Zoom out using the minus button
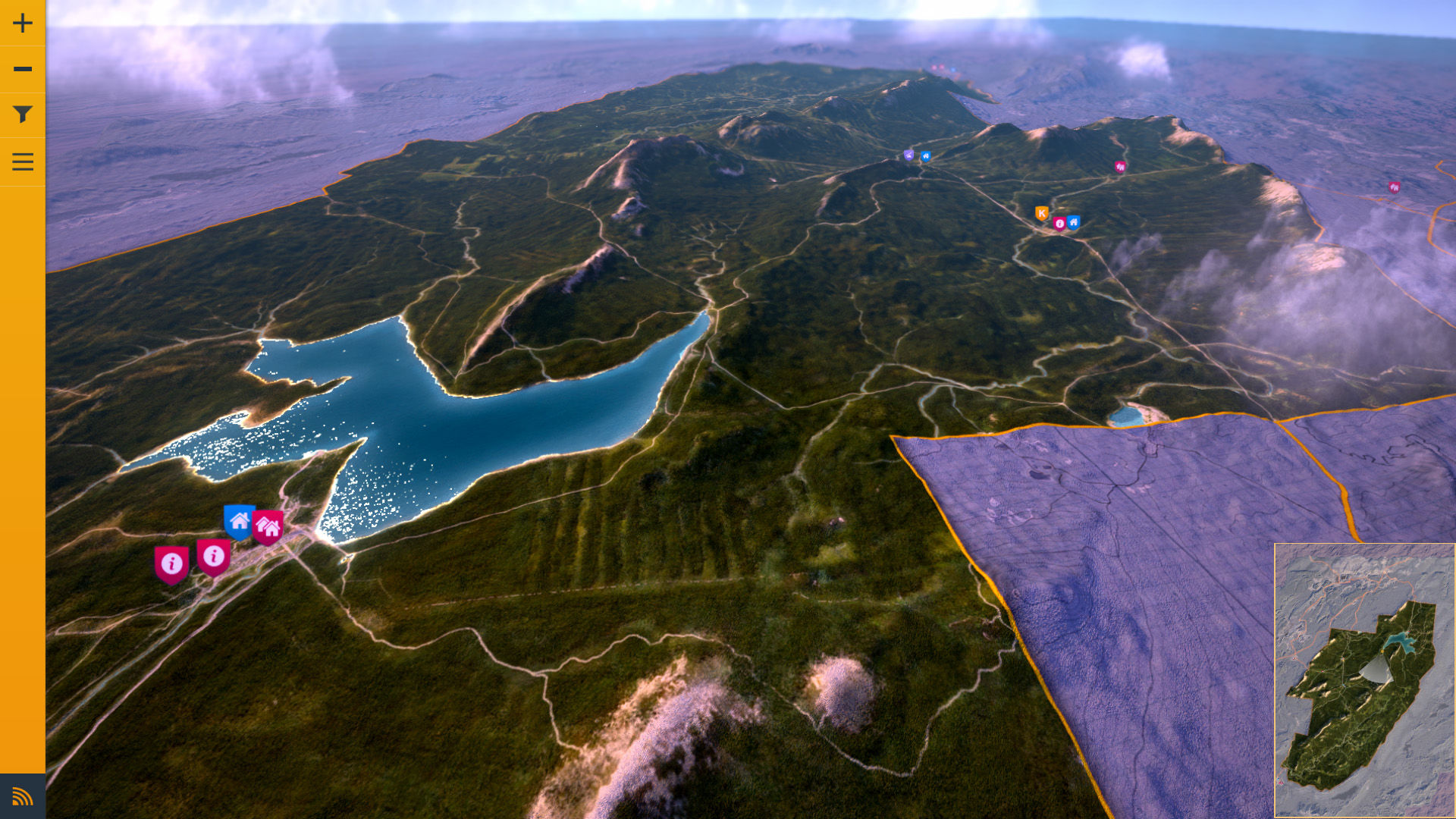Screen dimensions: 1456x819 [23, 69]
